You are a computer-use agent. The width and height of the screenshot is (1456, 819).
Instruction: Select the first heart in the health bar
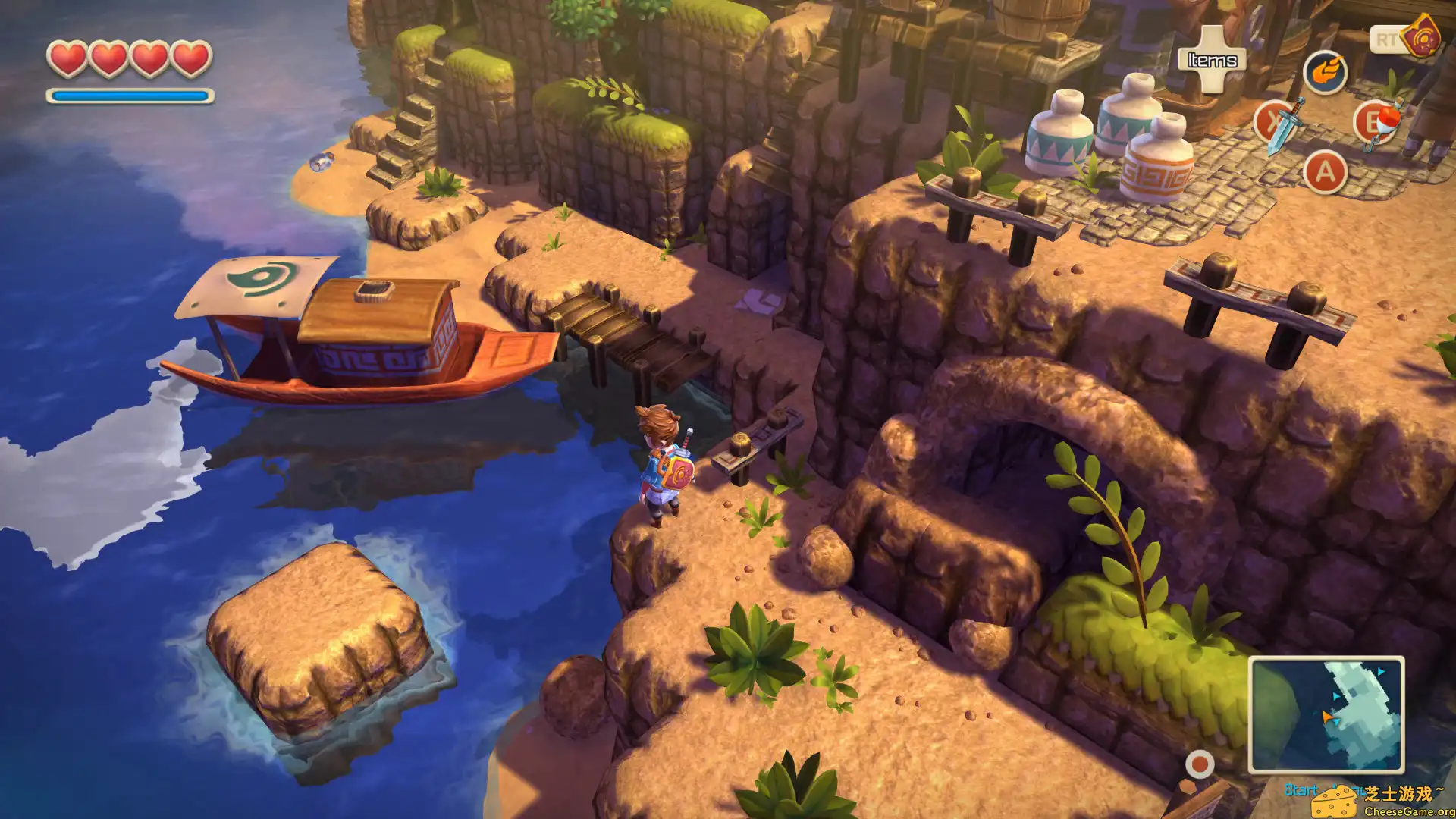tap(69, 57)
